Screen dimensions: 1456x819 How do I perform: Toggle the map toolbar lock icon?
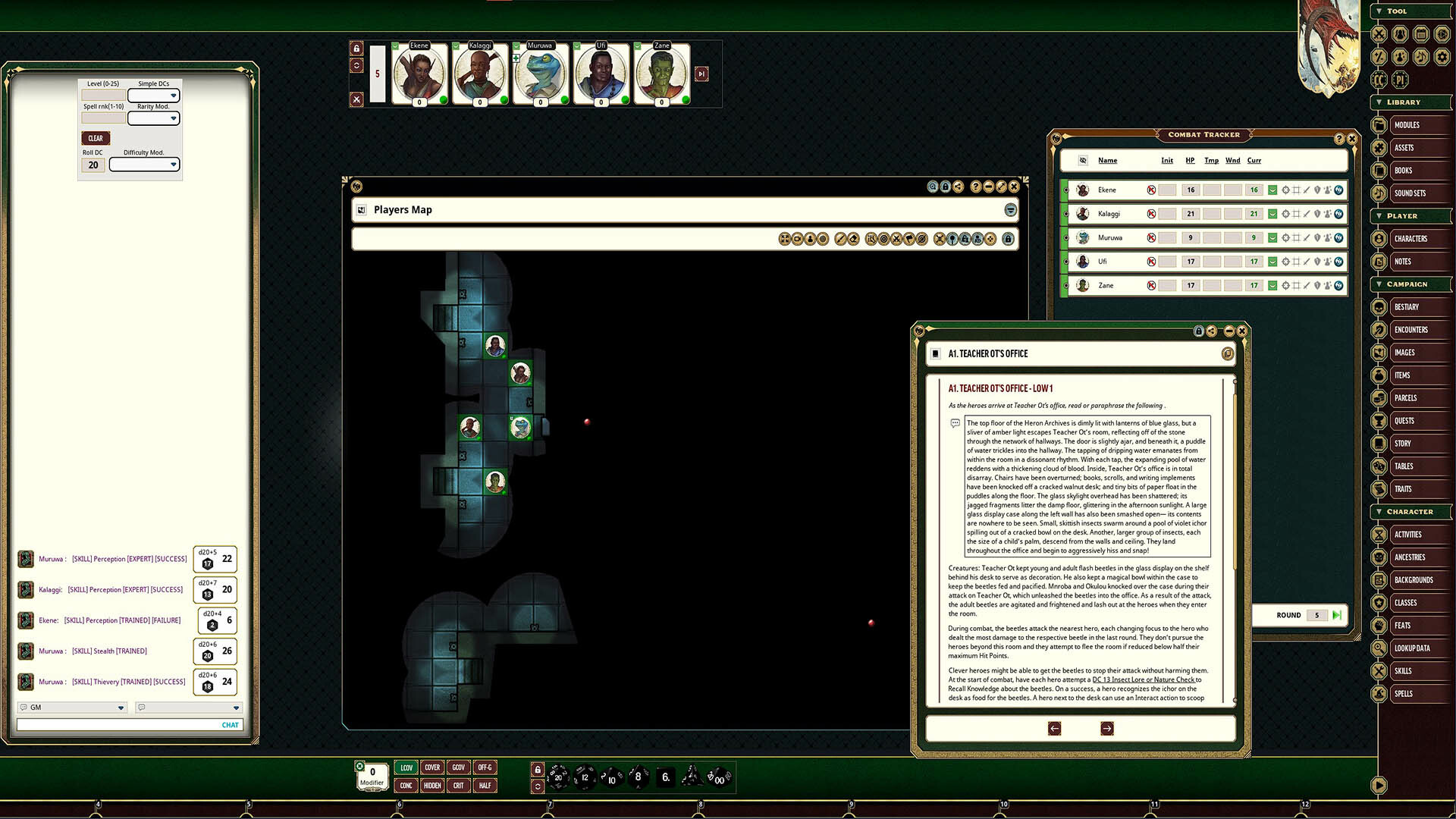[x=1007, y=239]
